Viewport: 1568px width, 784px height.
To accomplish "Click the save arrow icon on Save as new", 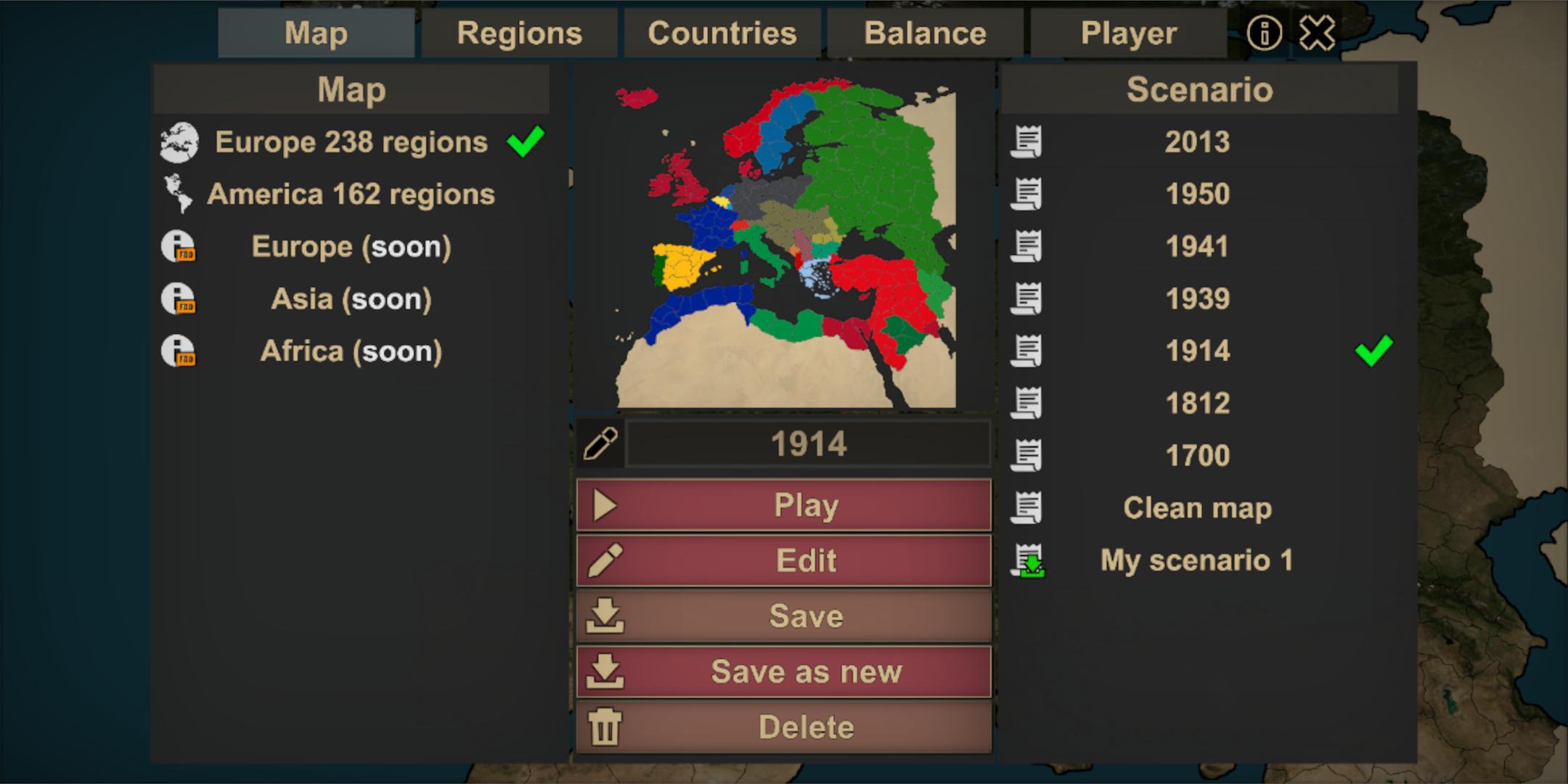I will (607, 671).
